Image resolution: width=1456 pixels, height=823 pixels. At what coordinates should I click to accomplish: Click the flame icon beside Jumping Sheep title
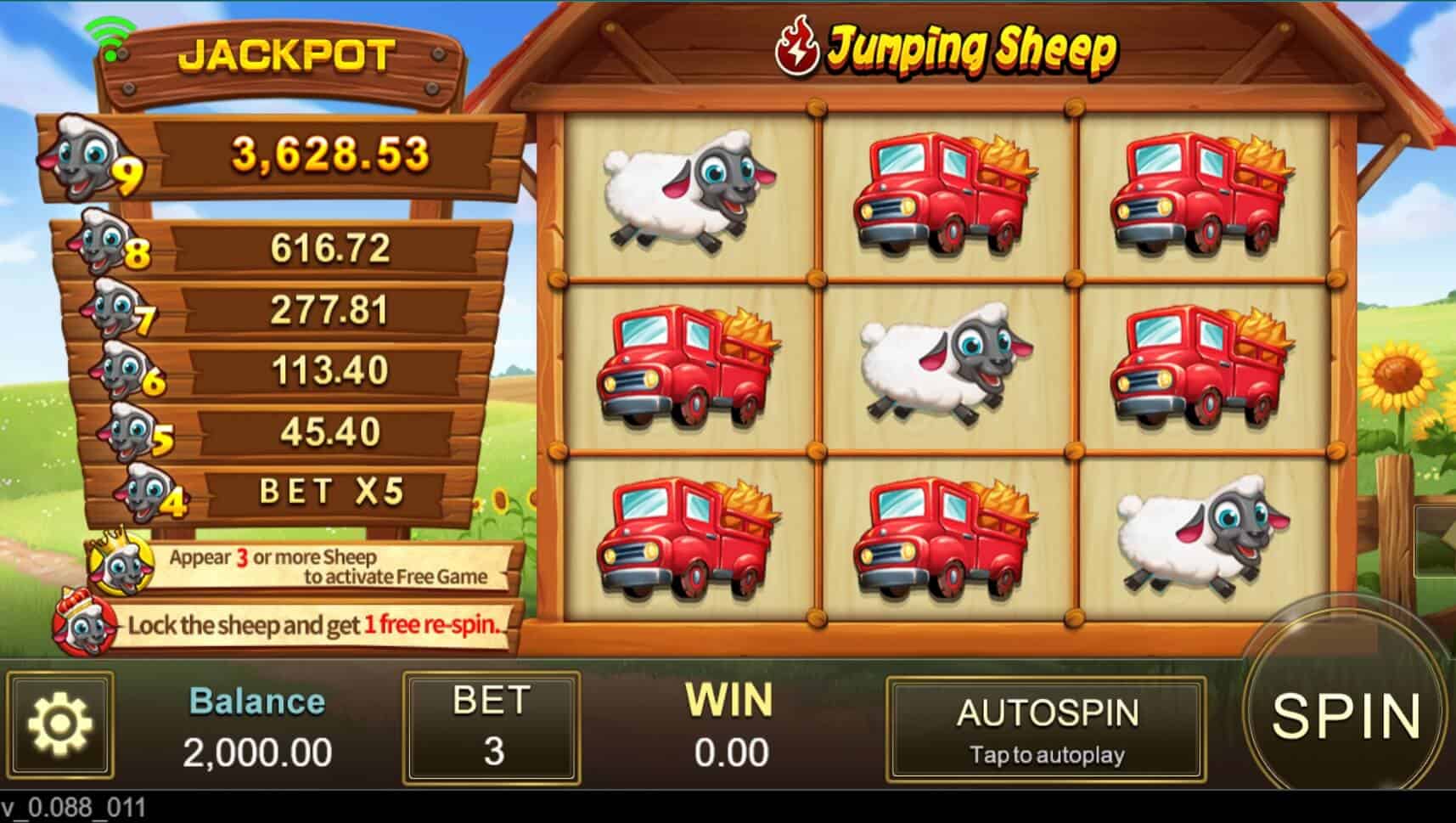796,47
